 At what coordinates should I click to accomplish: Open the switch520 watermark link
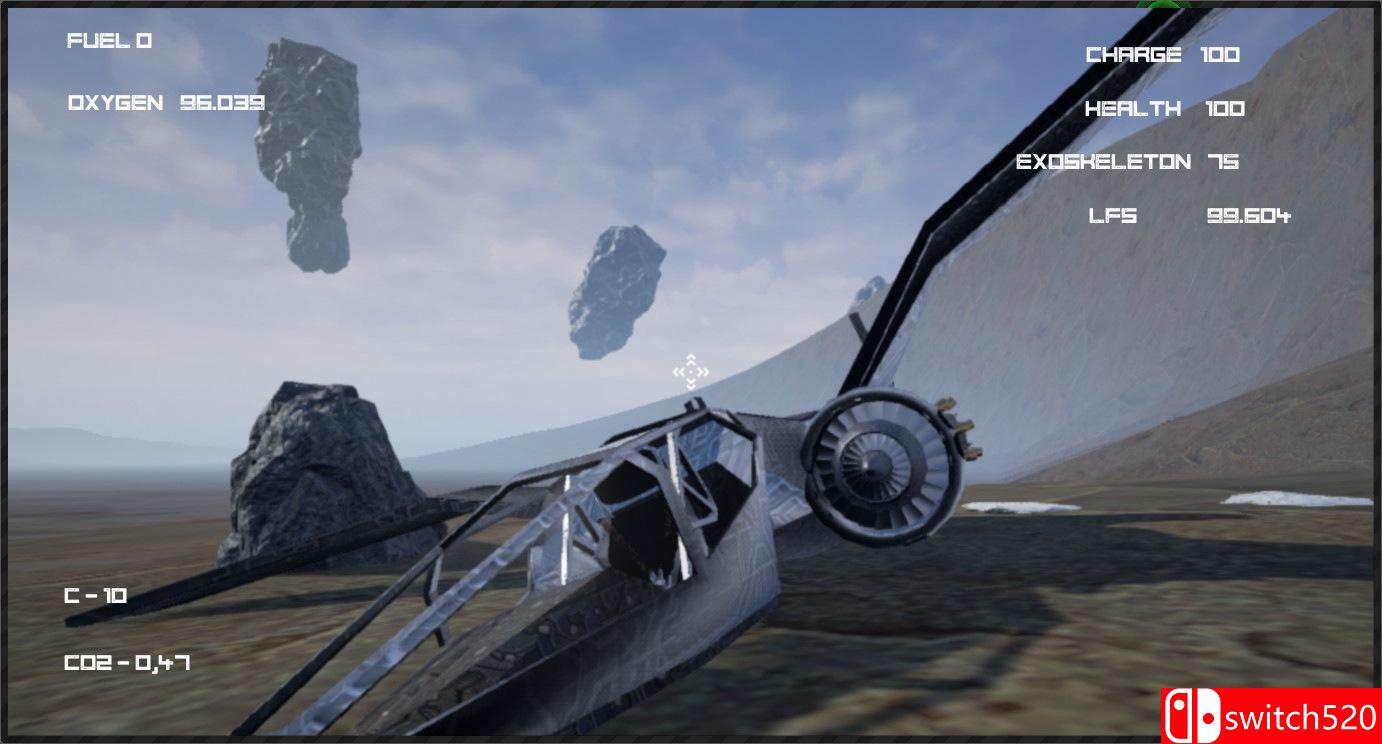(x=1270, y=716)
